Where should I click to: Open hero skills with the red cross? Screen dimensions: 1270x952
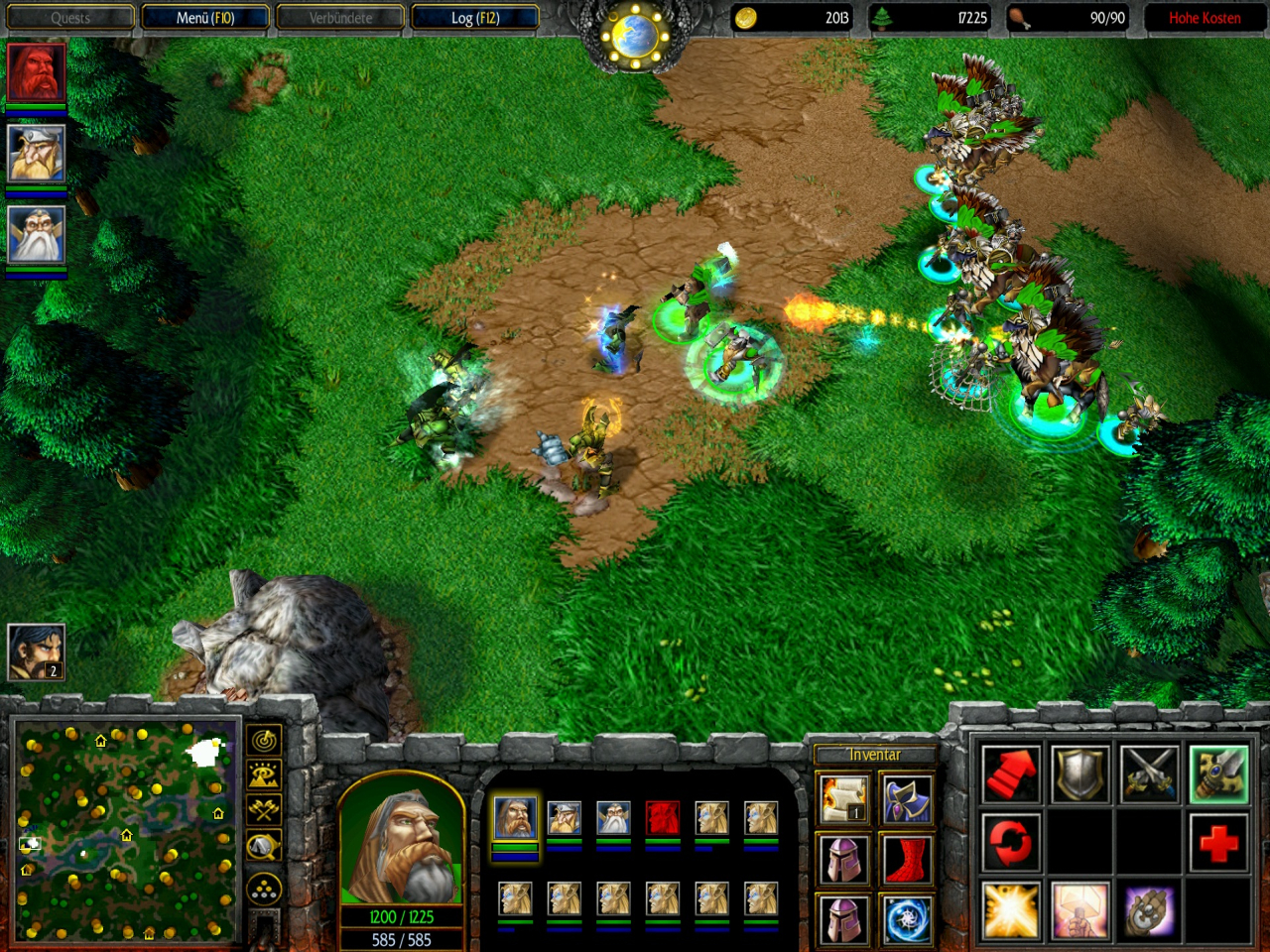(x=1218, y=842)
